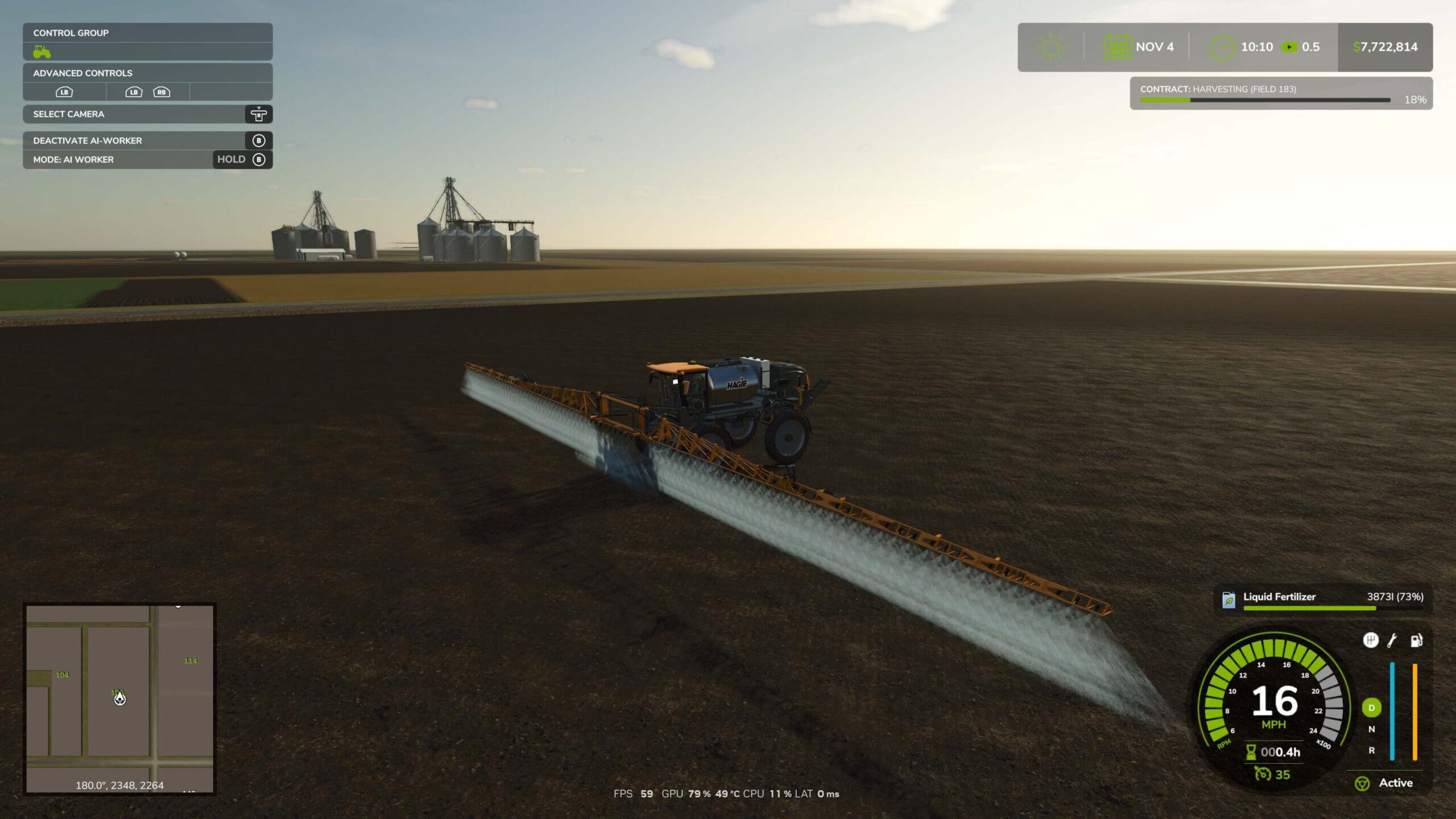Screen dimensions: 1456x819
Task: Open the calendar icon beside NOV 4
Action: 1118,47
